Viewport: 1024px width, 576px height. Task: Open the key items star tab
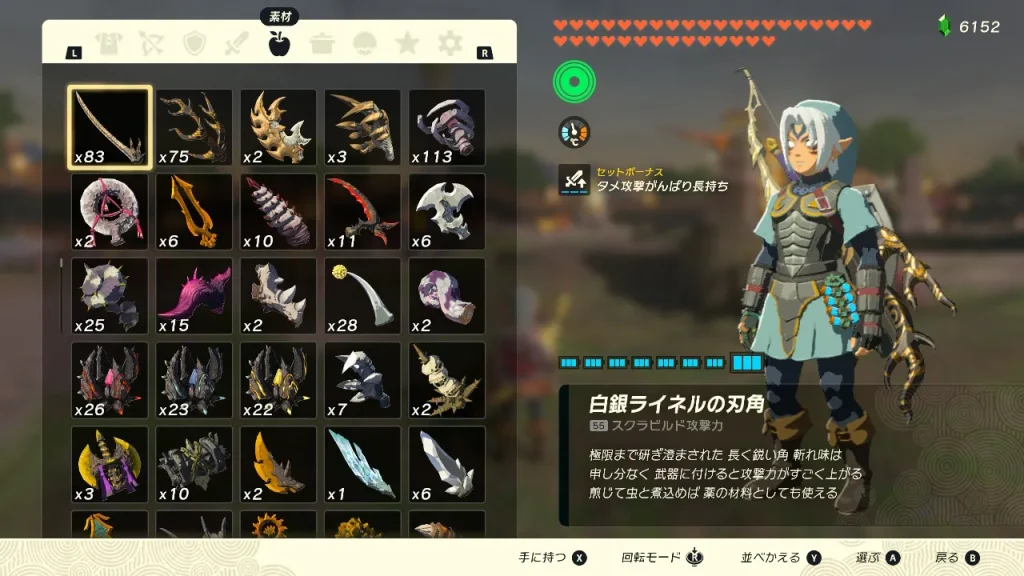(407, 43)
